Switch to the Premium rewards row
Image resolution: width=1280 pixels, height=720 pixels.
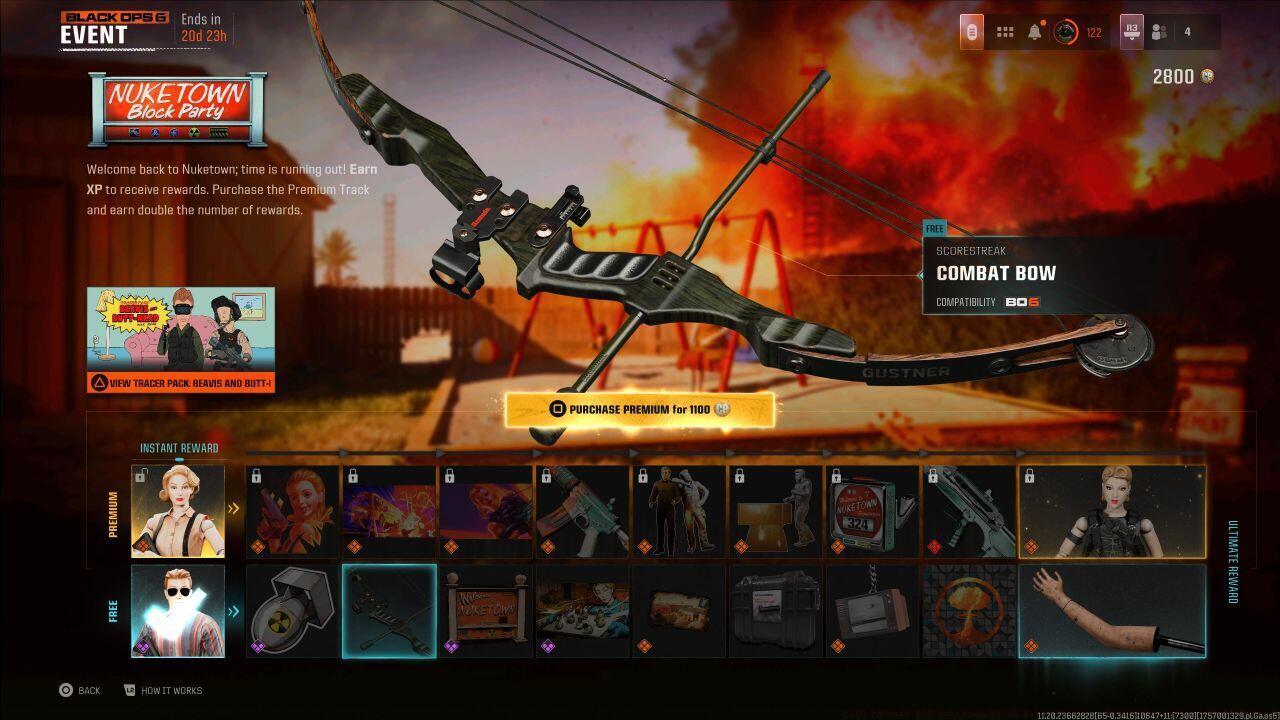coord(113,510)
